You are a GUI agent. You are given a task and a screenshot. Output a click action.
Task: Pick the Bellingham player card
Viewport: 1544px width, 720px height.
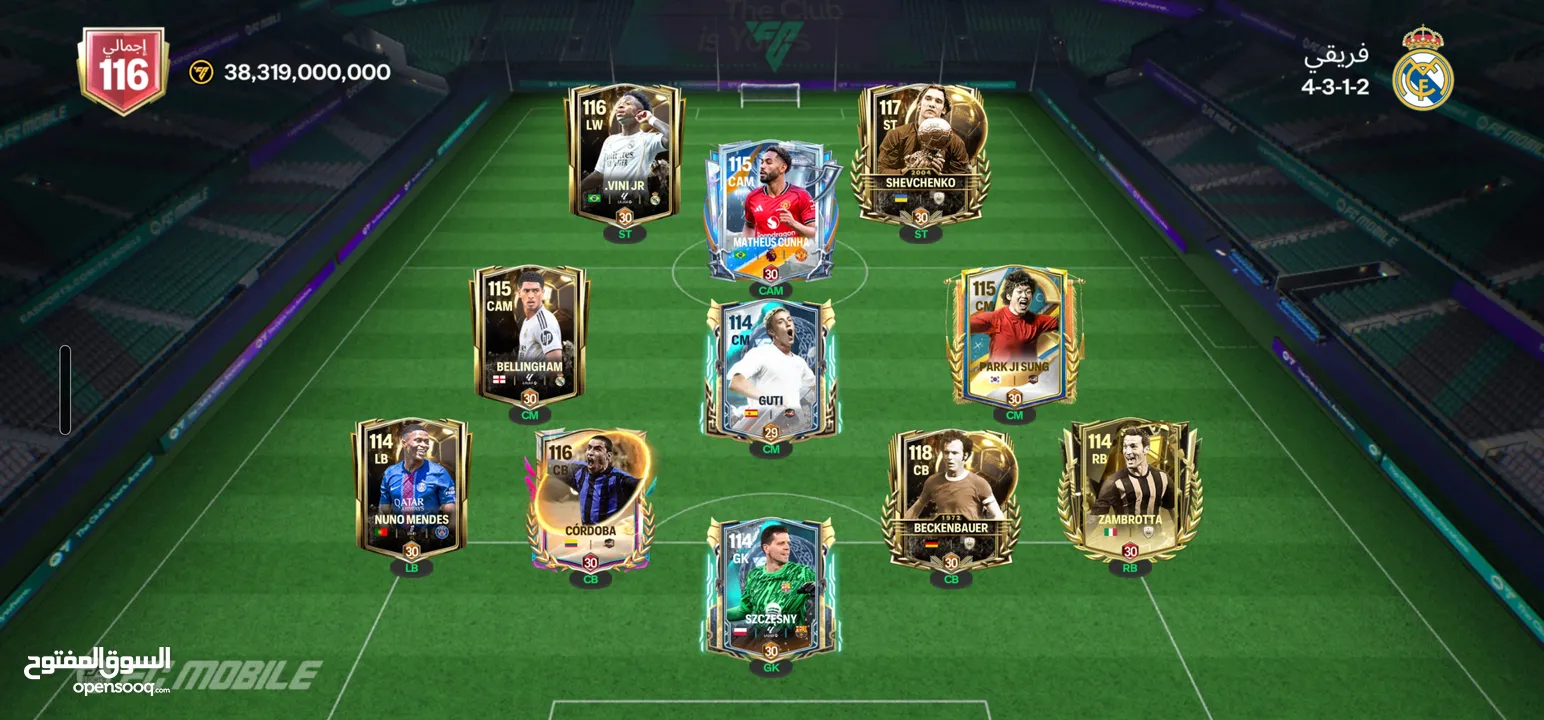(530, 333)
